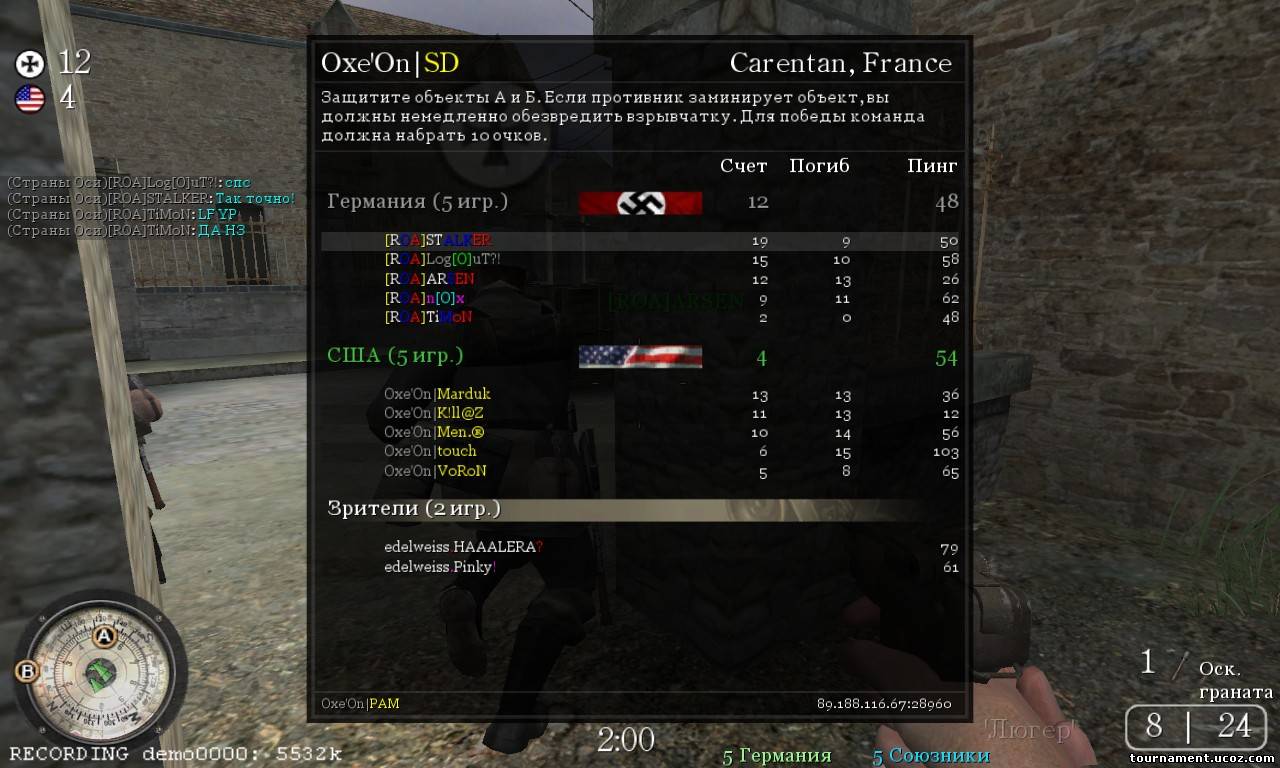This screenshot has height=768, width=1280.
Task: Select player [ROA]STALKER in the scoreboard
Action: click(438, 240)
